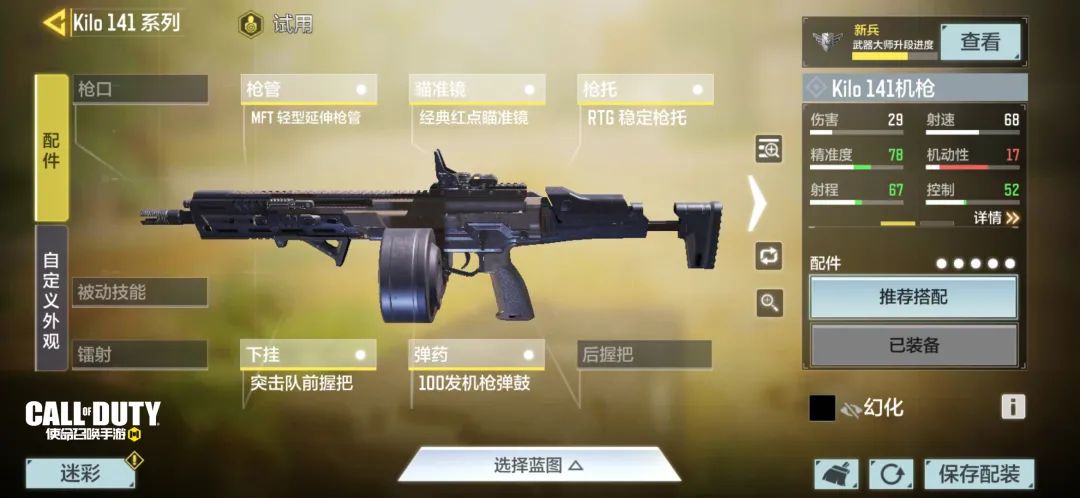Click the 查看 view button

coord(980,42)
